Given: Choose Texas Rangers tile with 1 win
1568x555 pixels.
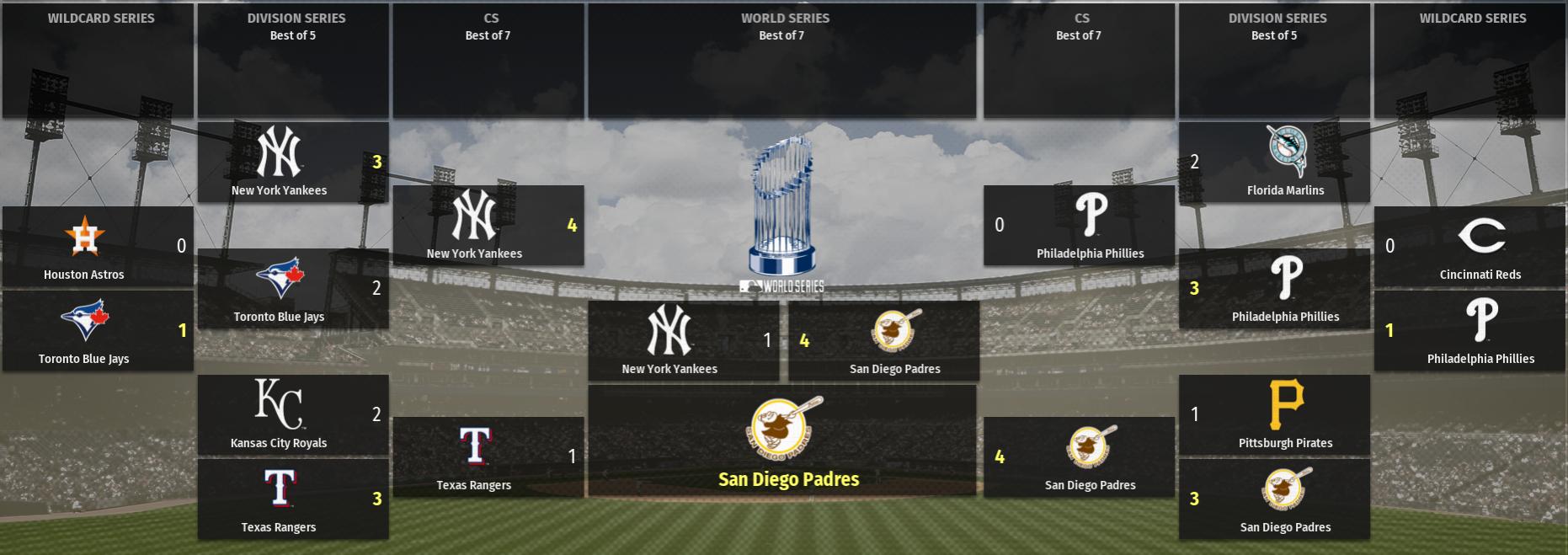Looking at the screenshot, I should (488, 457).
